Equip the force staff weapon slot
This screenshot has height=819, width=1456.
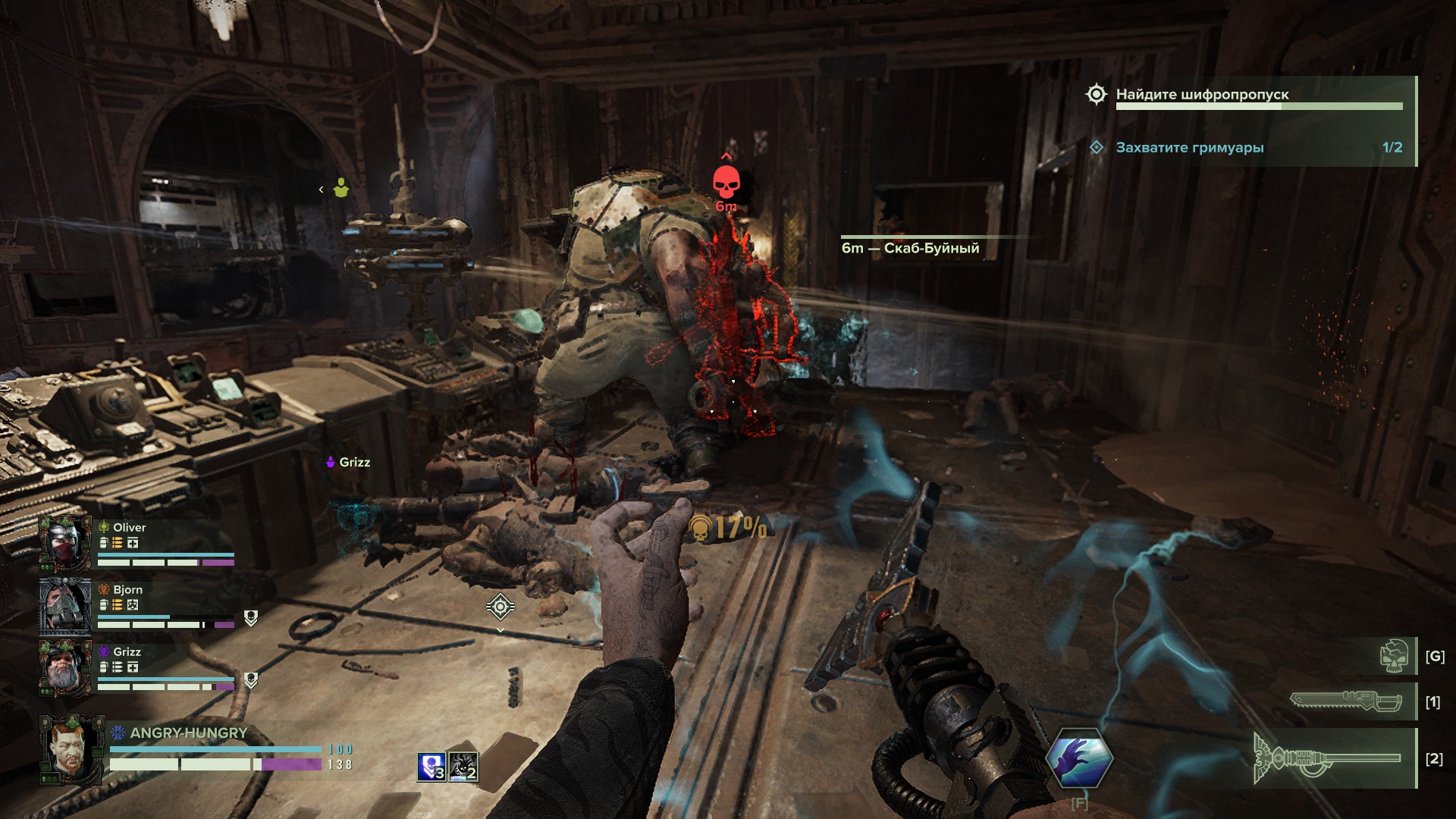pos(1327,758)
